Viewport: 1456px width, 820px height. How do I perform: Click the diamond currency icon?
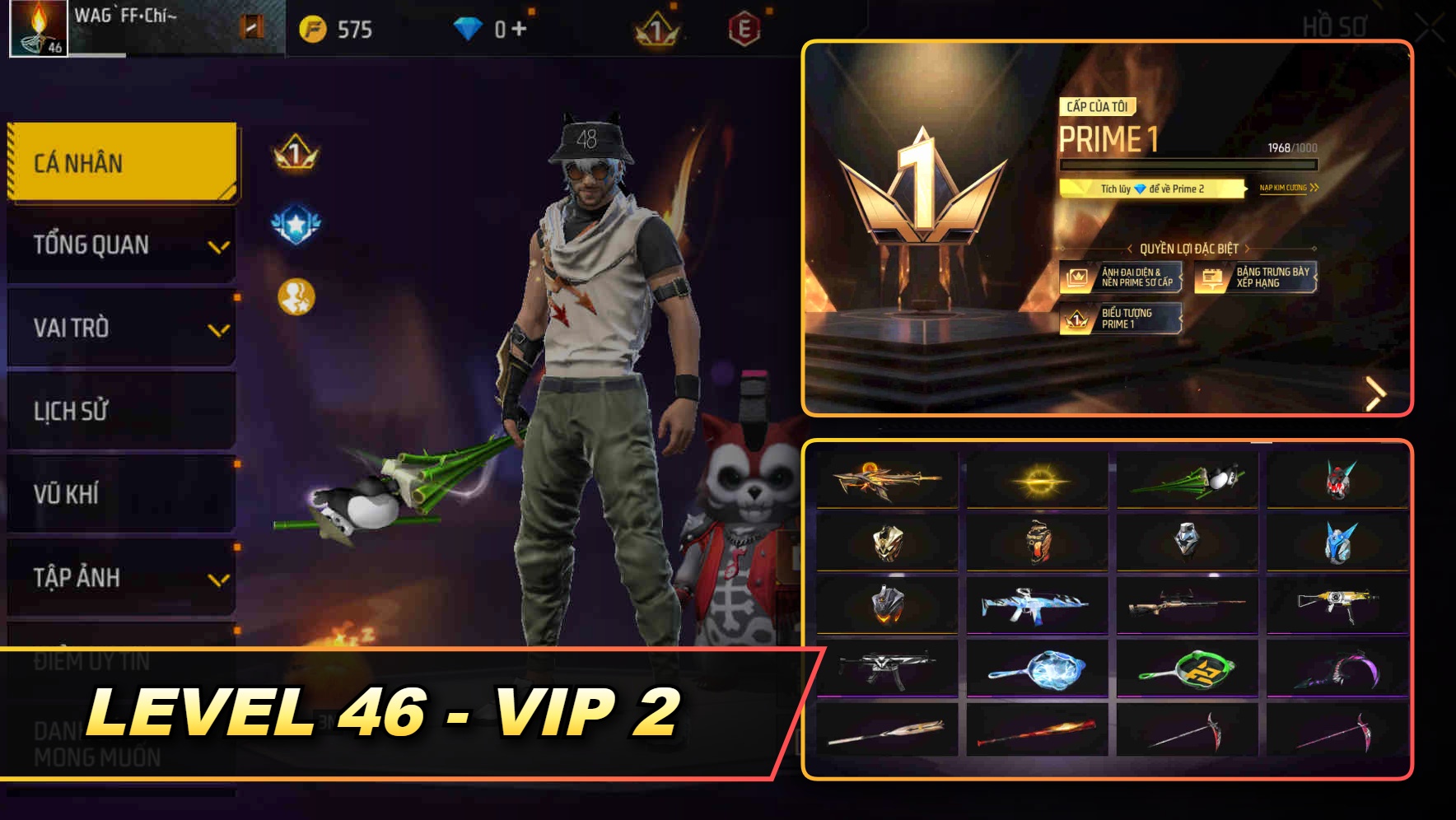click(x=469, y=27)
